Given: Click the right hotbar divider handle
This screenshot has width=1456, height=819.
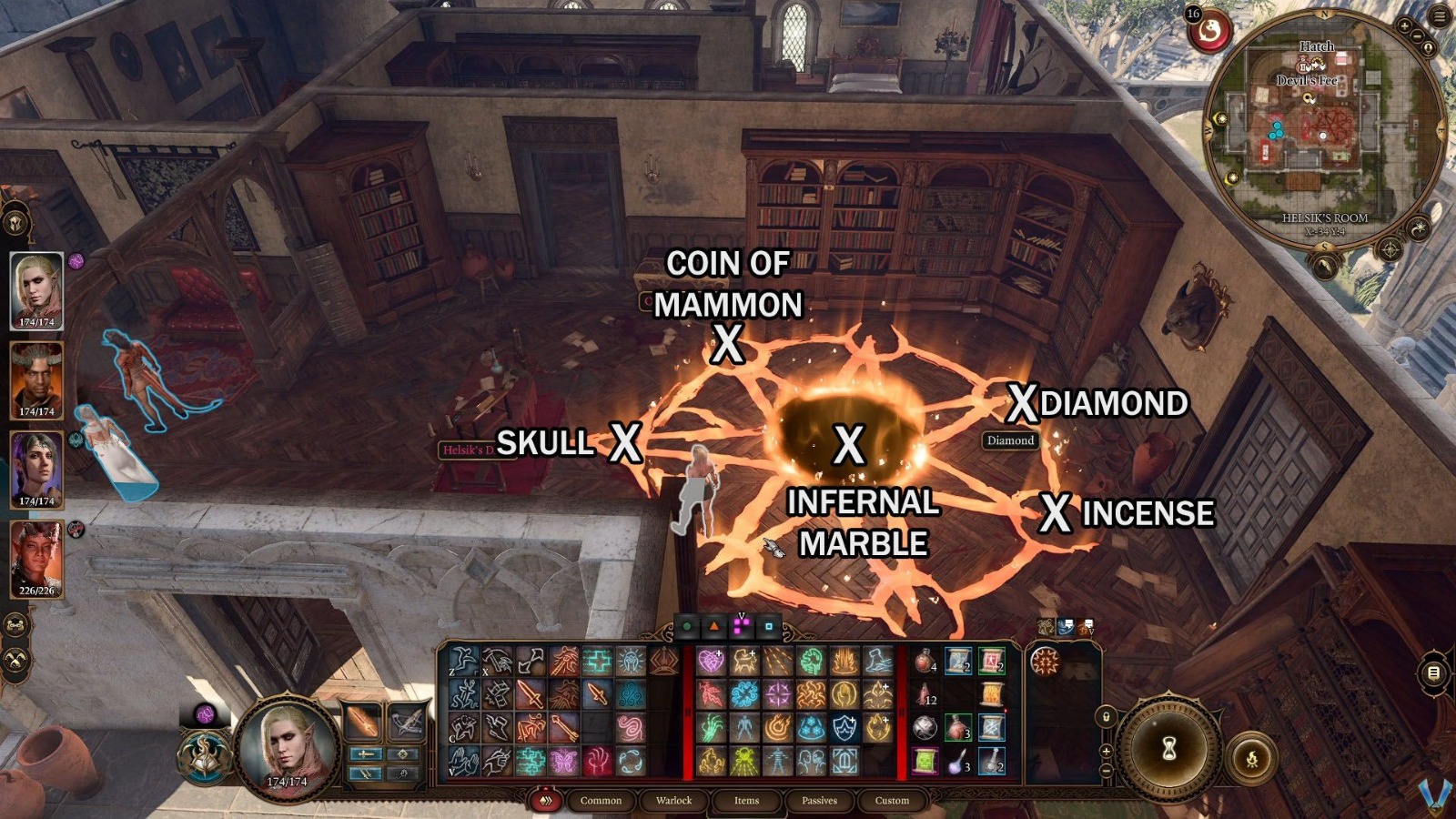Looking at the screenshot, I should (902, 710).
